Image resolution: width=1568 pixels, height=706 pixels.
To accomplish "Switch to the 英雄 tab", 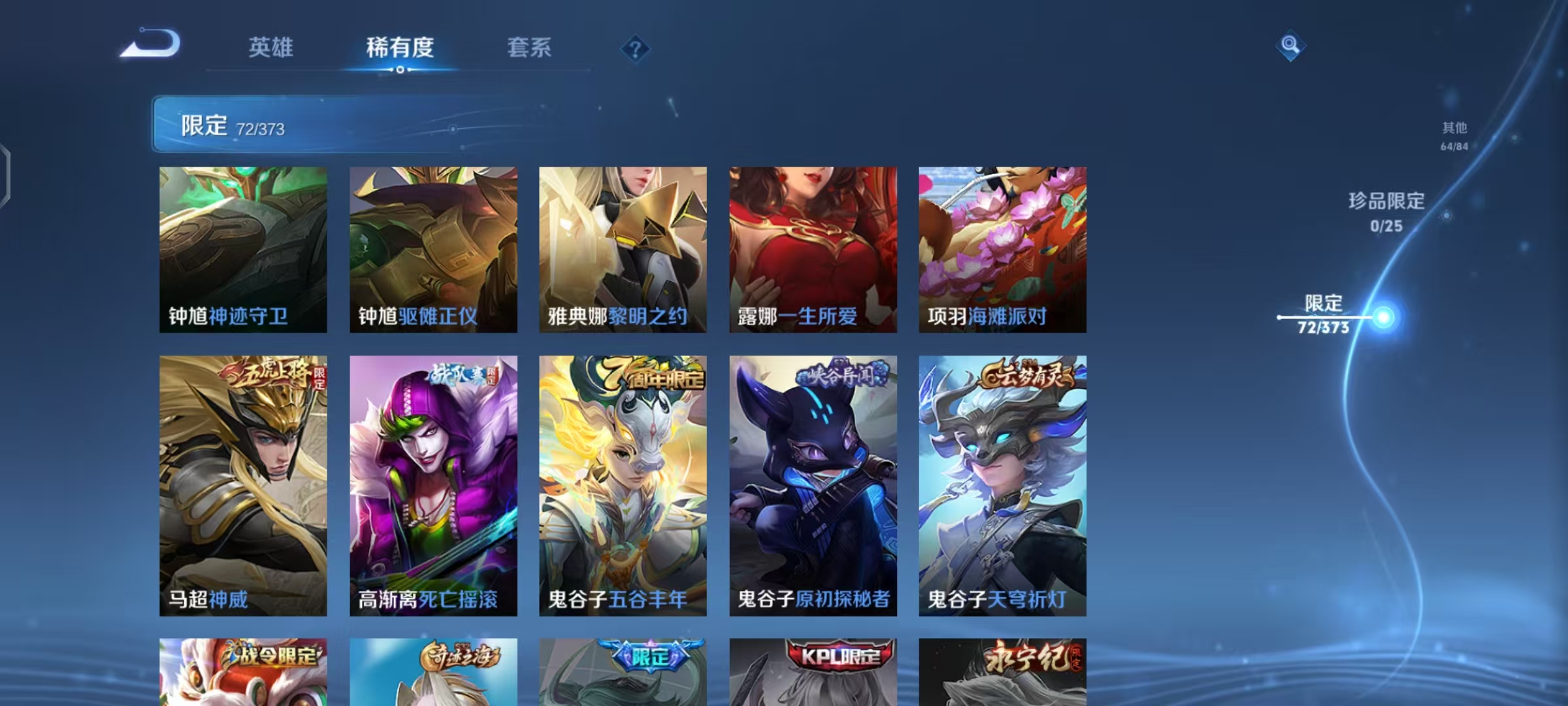I will tap(270, 47).
